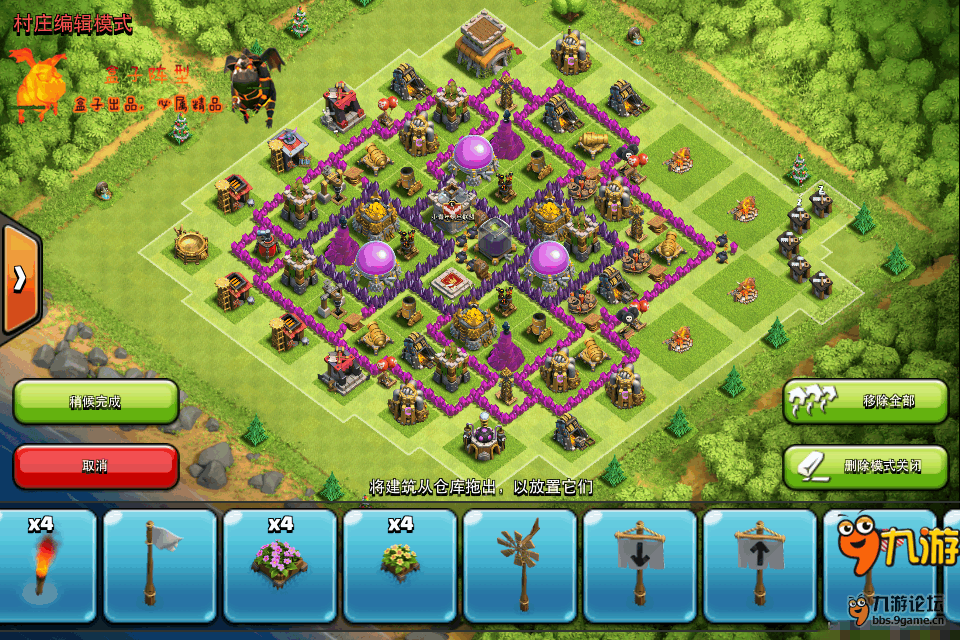Select the 移除全部 remove all button

(x=866, y=401)
